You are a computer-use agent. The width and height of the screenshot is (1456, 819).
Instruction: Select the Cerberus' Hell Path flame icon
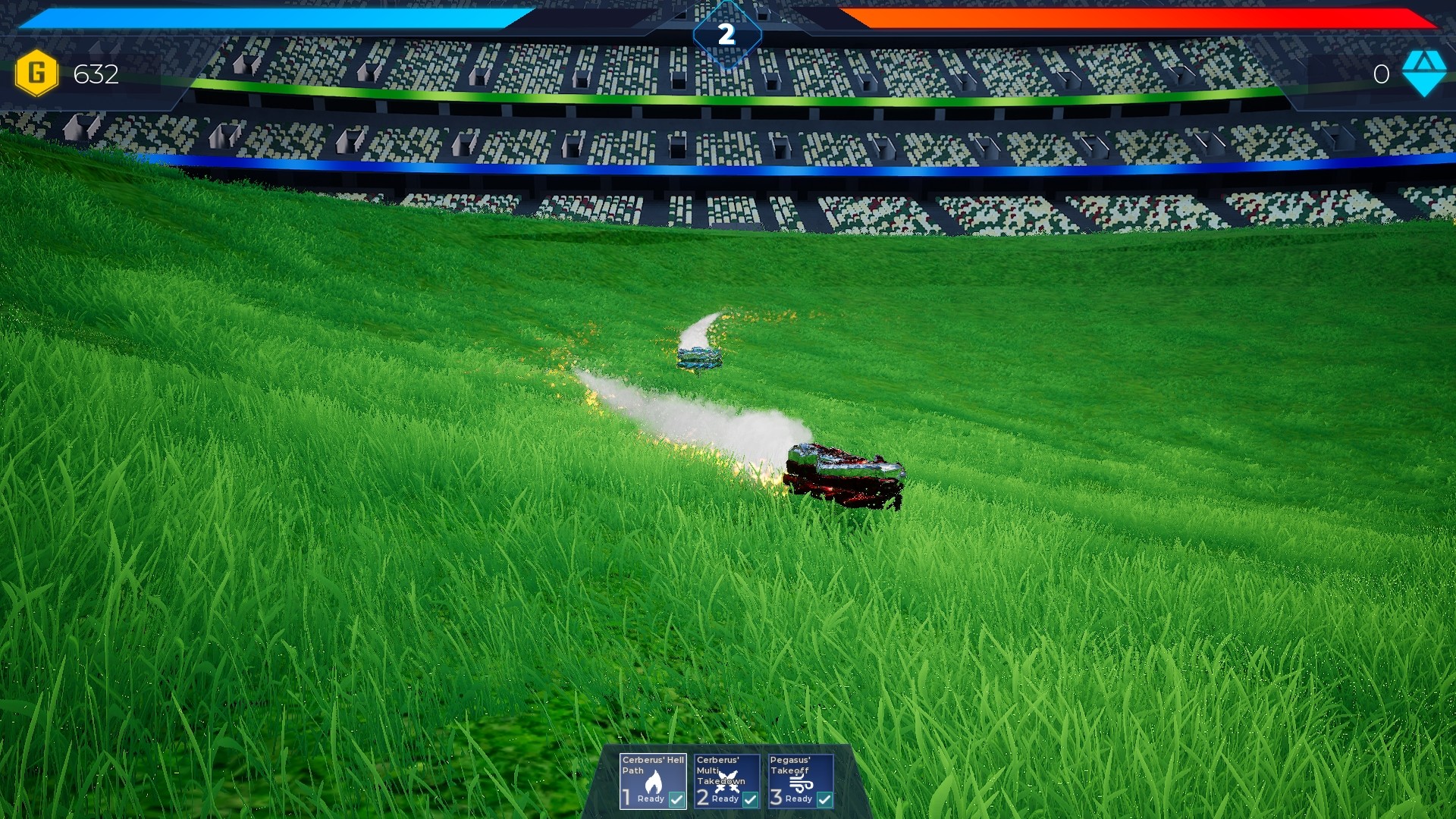(x=654, y=781)
